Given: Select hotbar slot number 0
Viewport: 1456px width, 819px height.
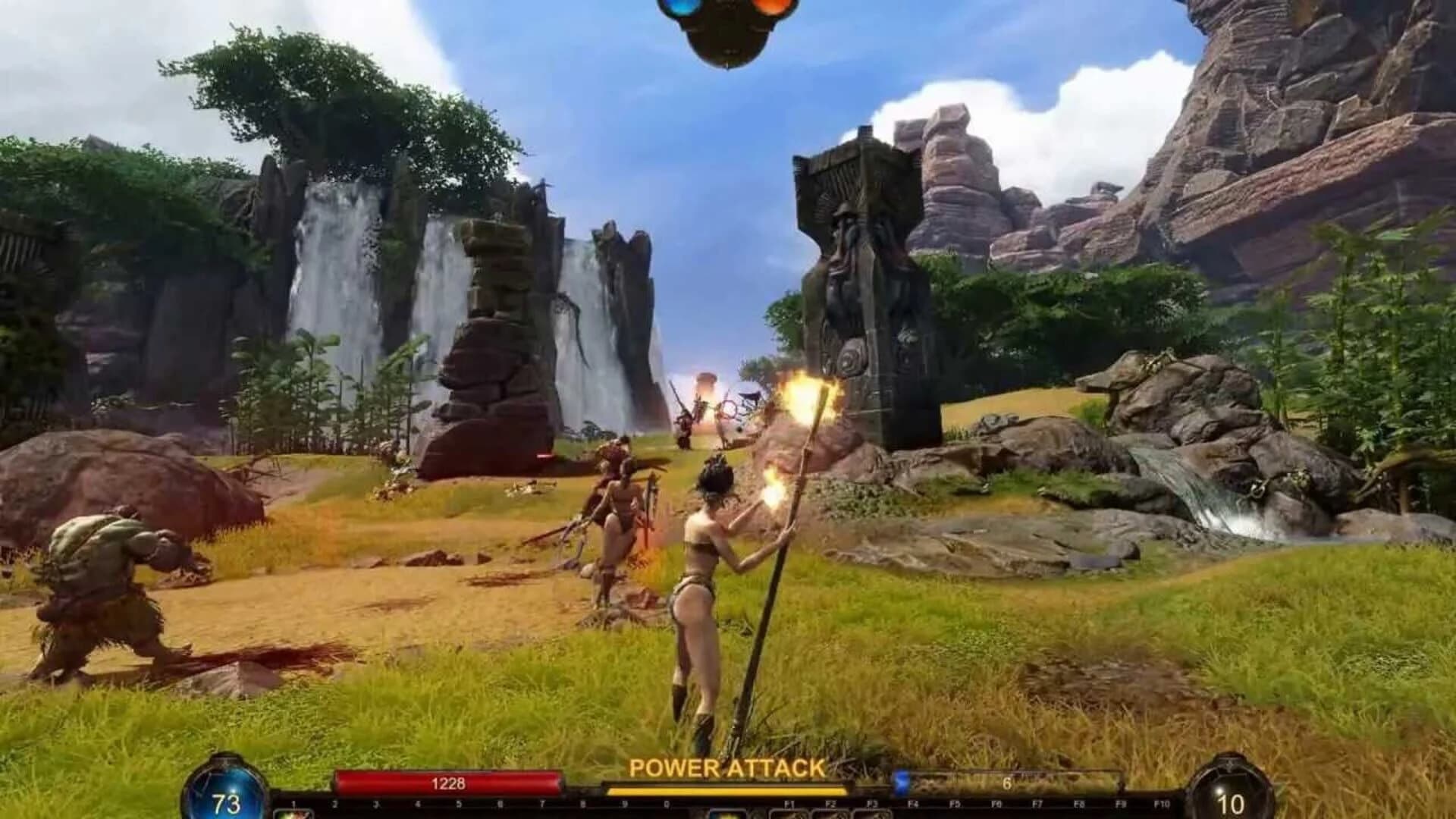Looking at the screenshot, I should [x=666, y=813].
